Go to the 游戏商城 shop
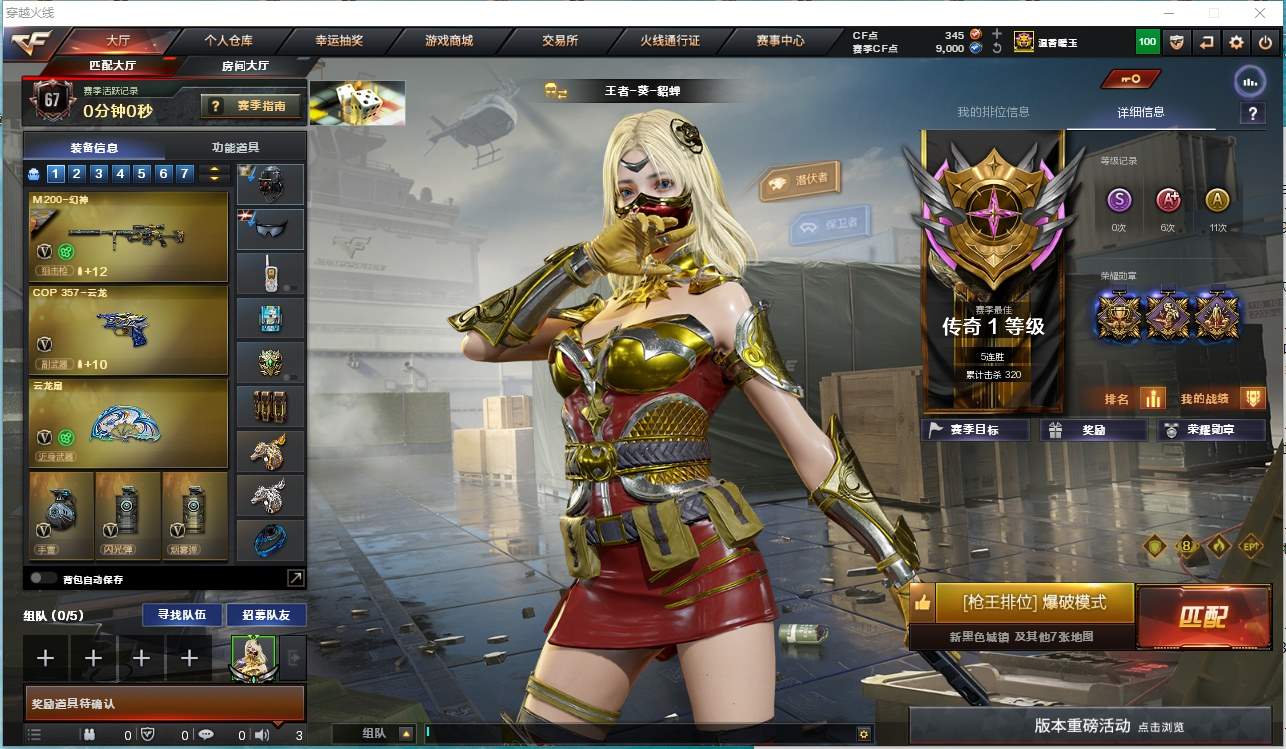 tap(448, 41)
